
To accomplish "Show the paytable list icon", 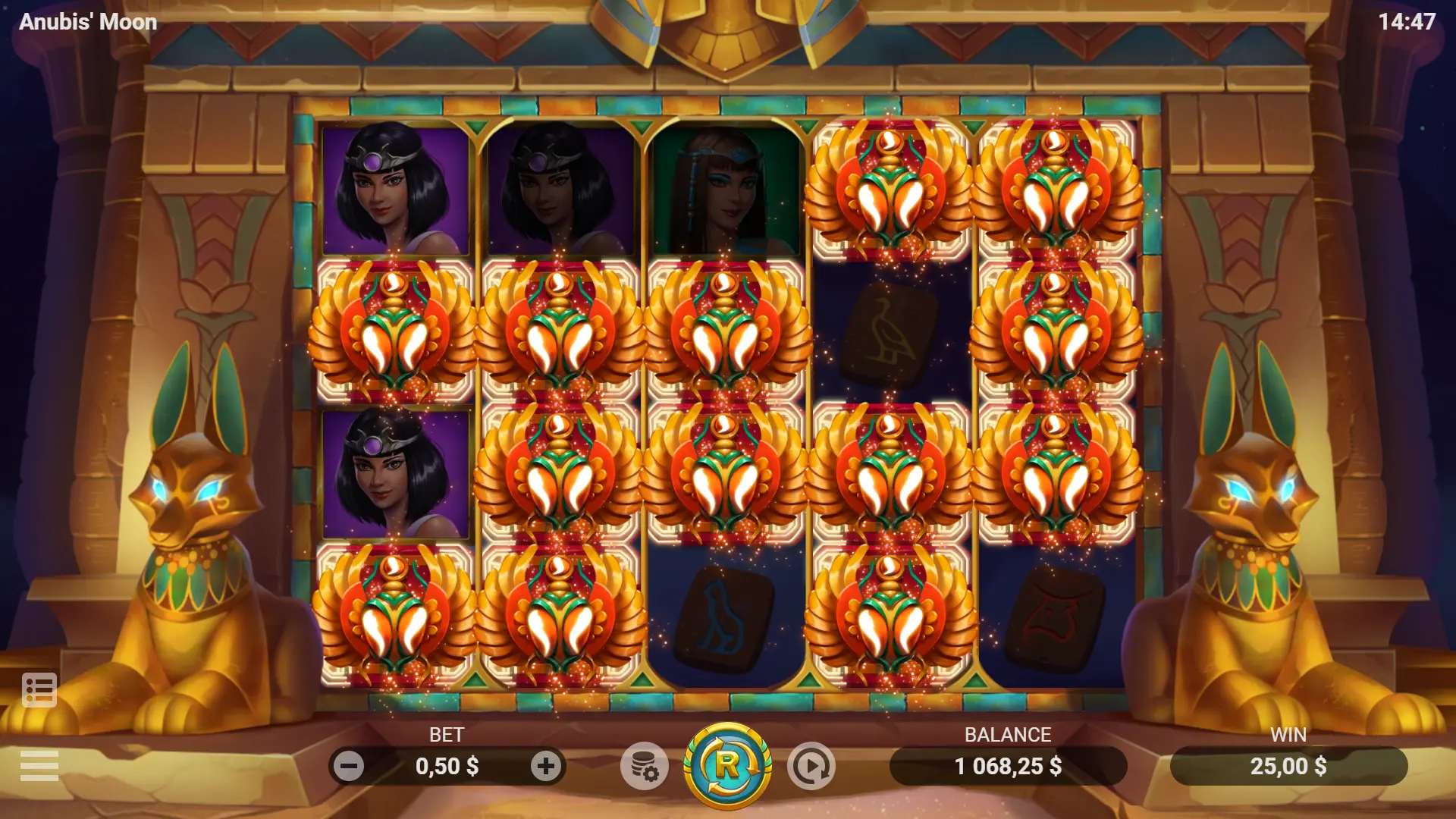I will pyautogui.click(x=39, y=690).
